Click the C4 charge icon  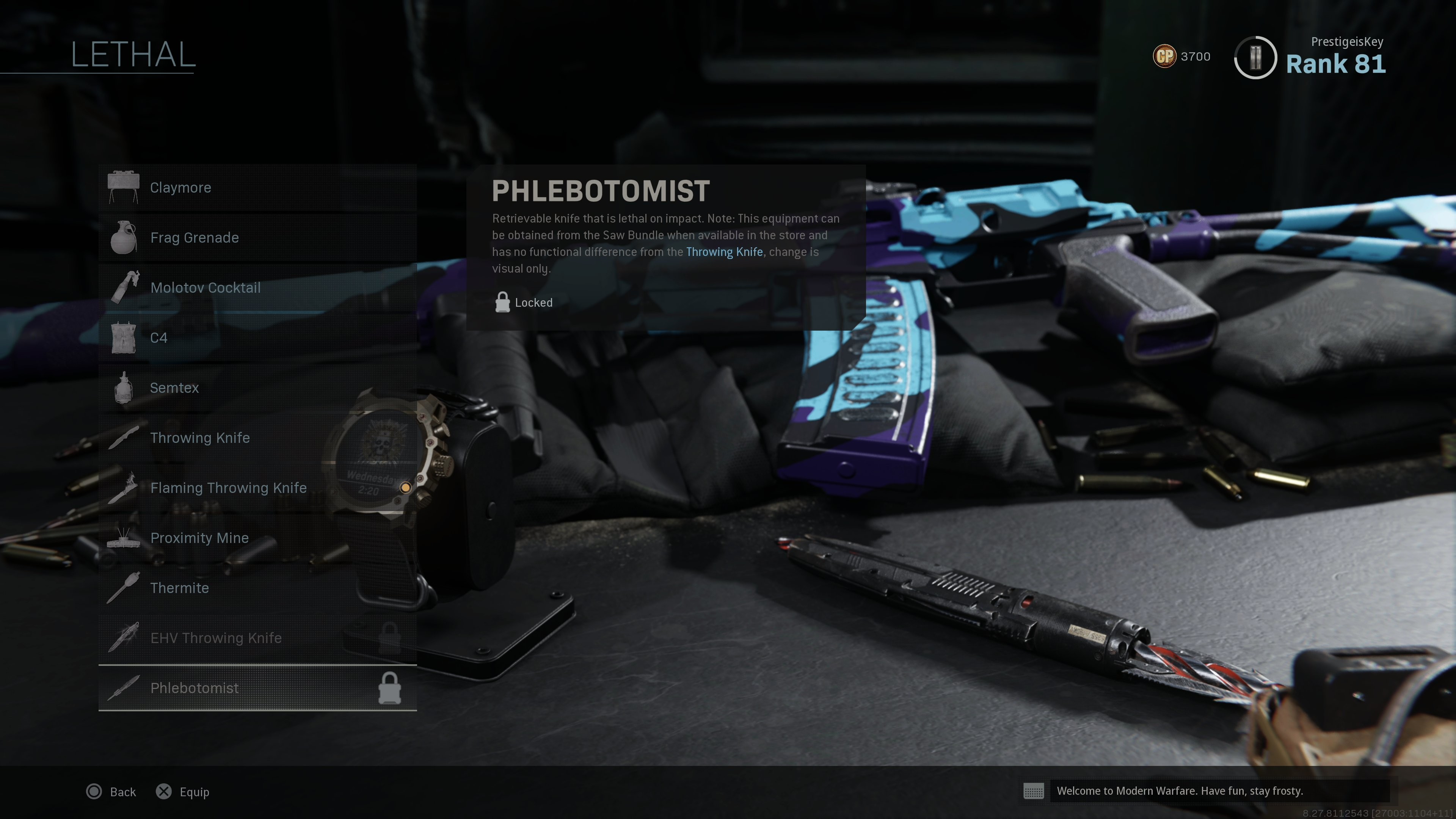coord(124,337)
